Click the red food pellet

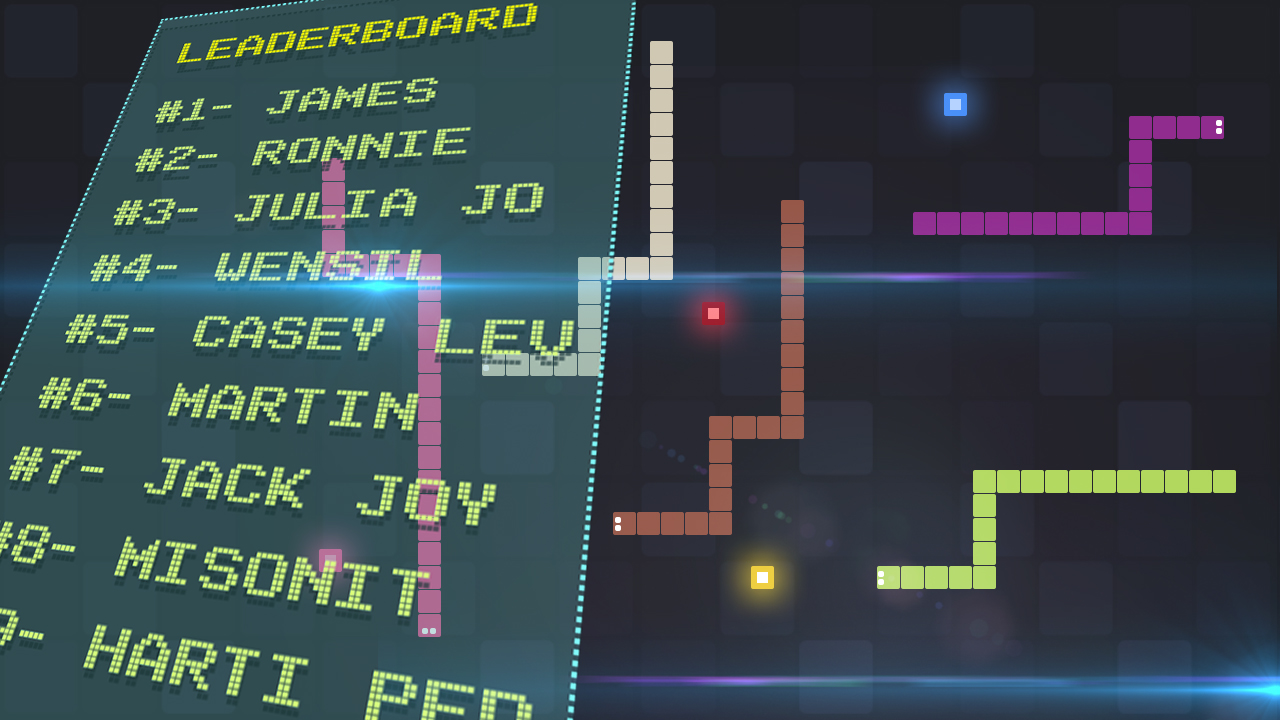[714, 313]
